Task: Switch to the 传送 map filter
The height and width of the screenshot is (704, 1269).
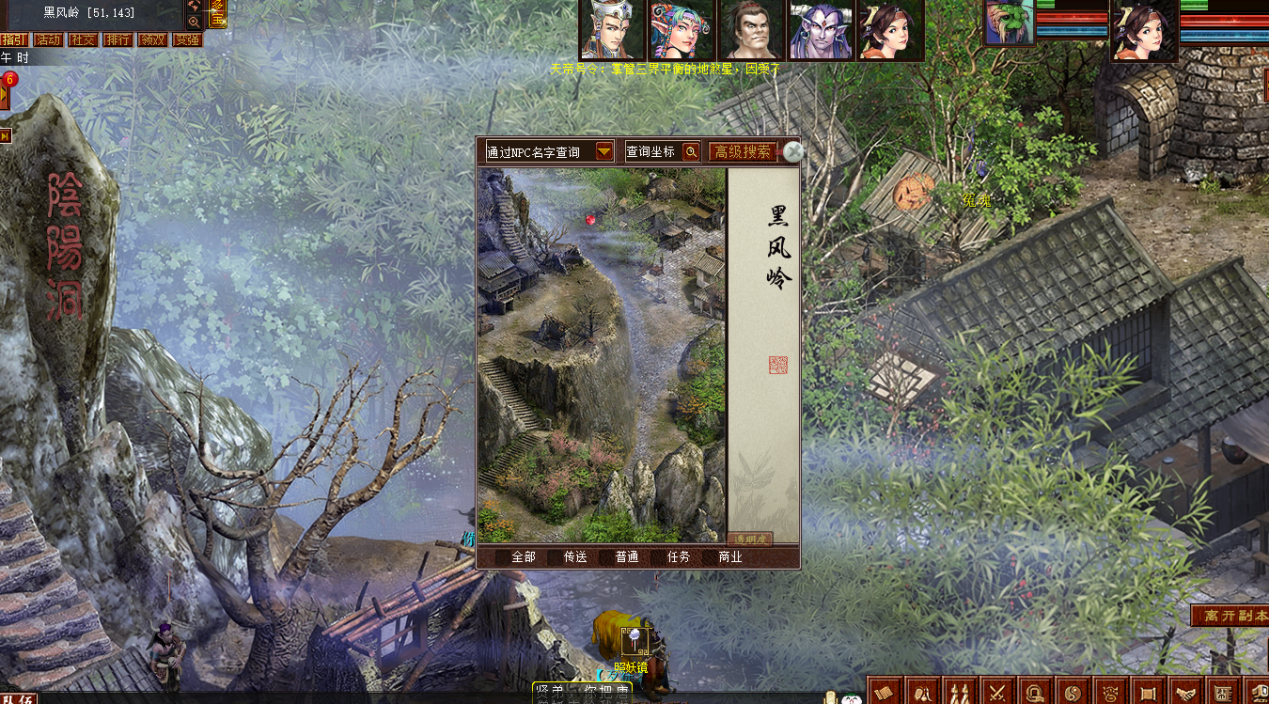Action: 575,557
